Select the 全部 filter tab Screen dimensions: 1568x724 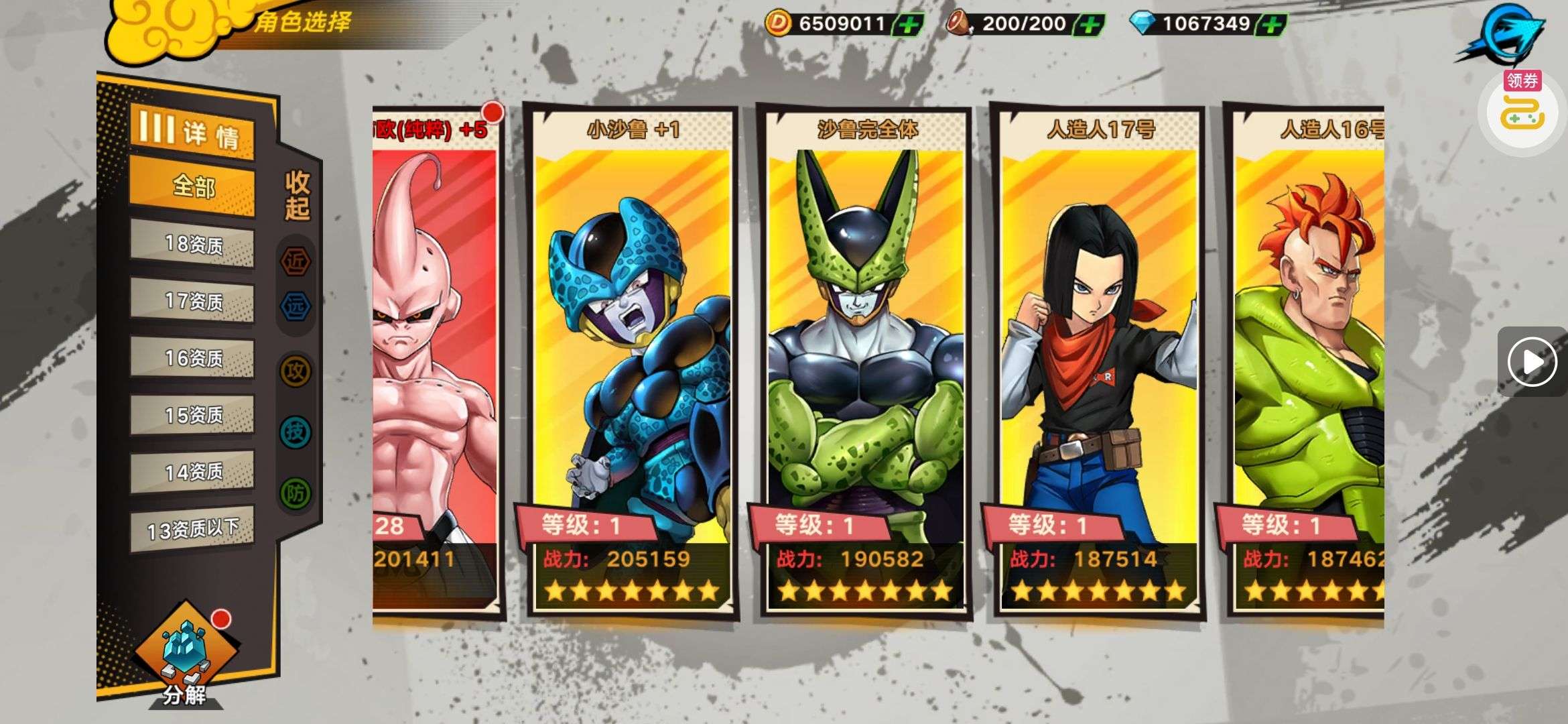(x=192, y=186)
